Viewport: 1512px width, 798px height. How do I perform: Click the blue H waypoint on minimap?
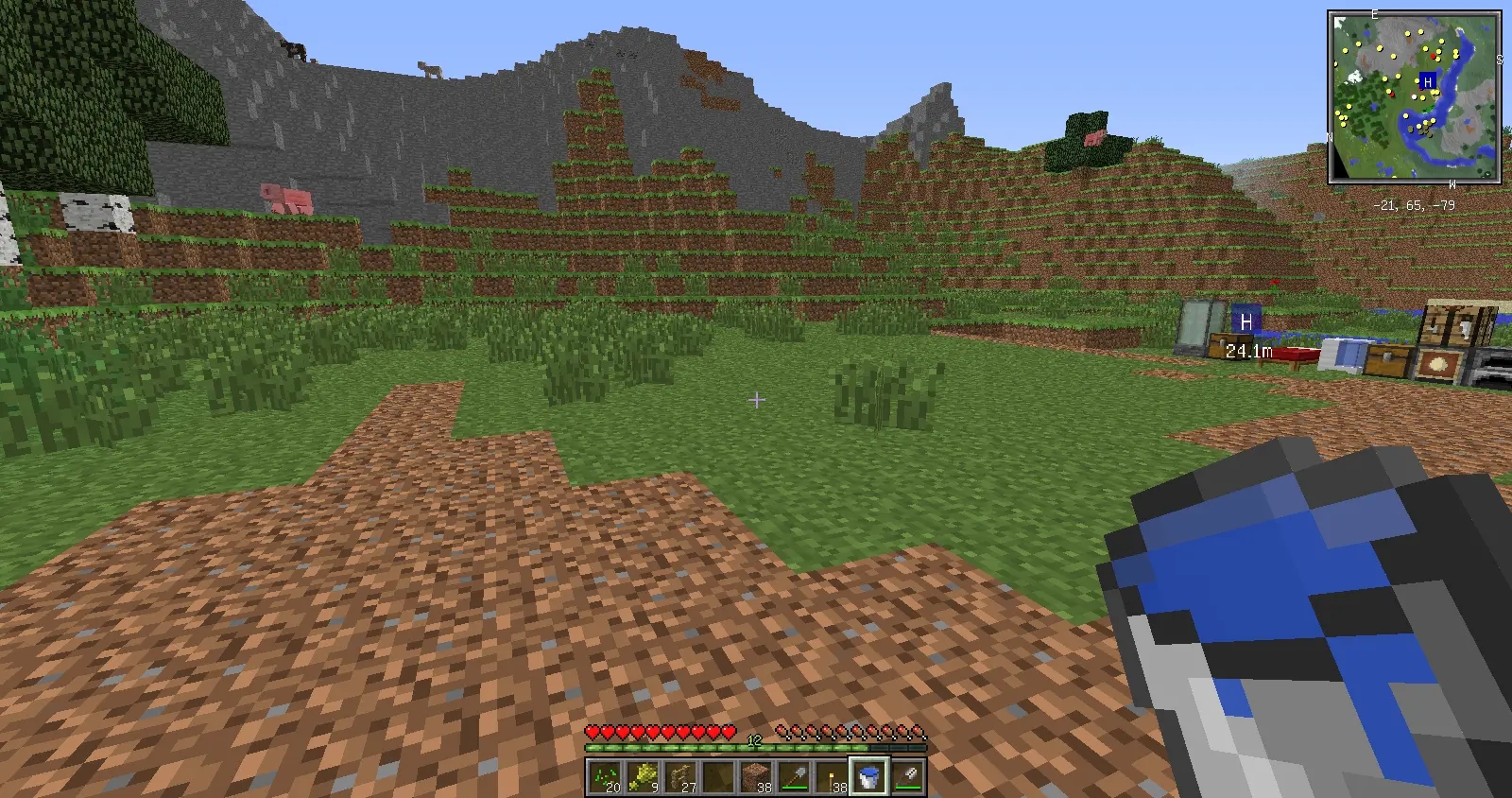(x=1428, y=82)
